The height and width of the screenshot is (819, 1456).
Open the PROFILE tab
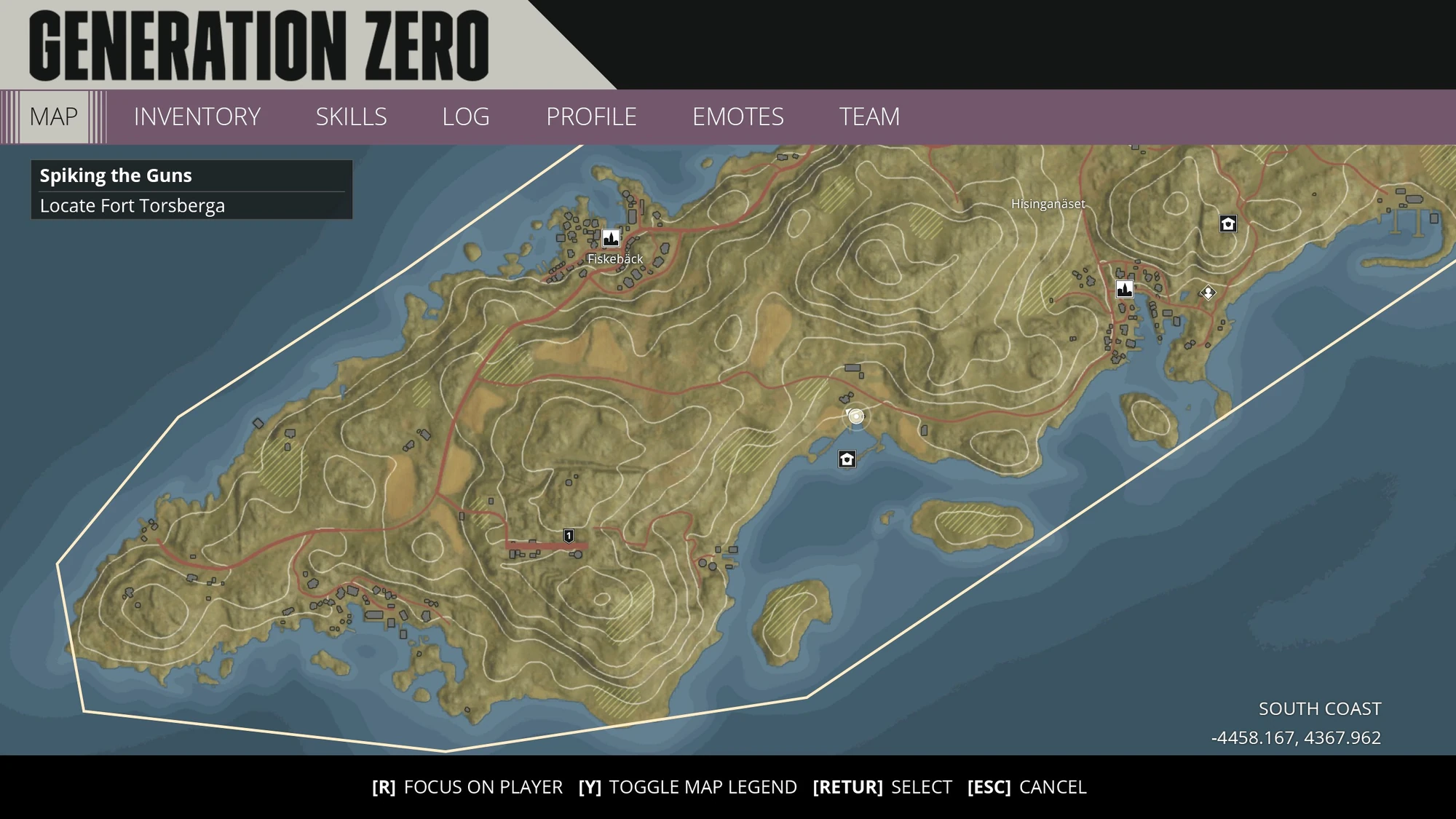pyautogui.click(x=592, y=116)
